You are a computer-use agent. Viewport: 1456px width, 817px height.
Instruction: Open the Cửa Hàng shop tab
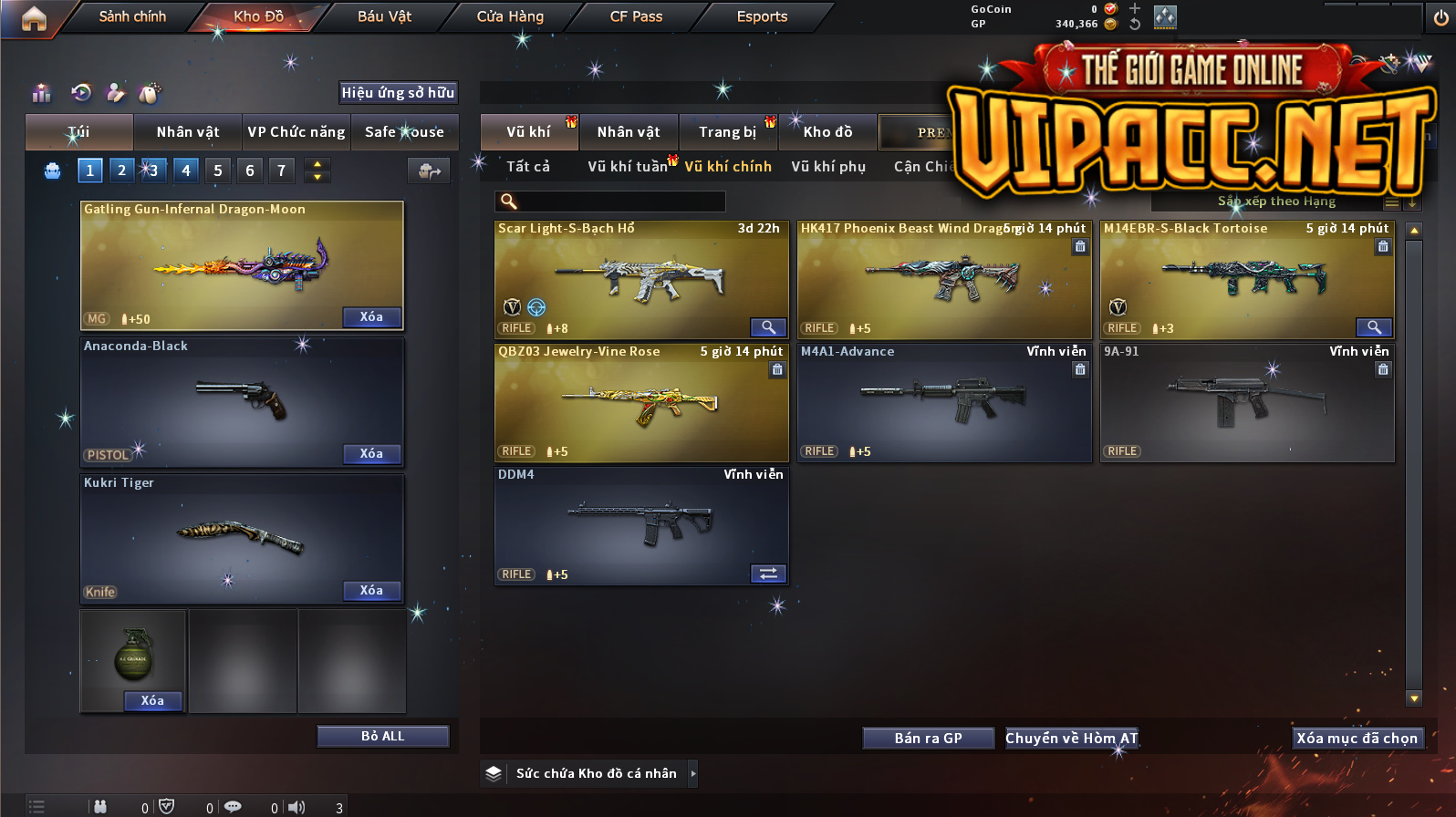pyautogui.click(x=510, y=16)
